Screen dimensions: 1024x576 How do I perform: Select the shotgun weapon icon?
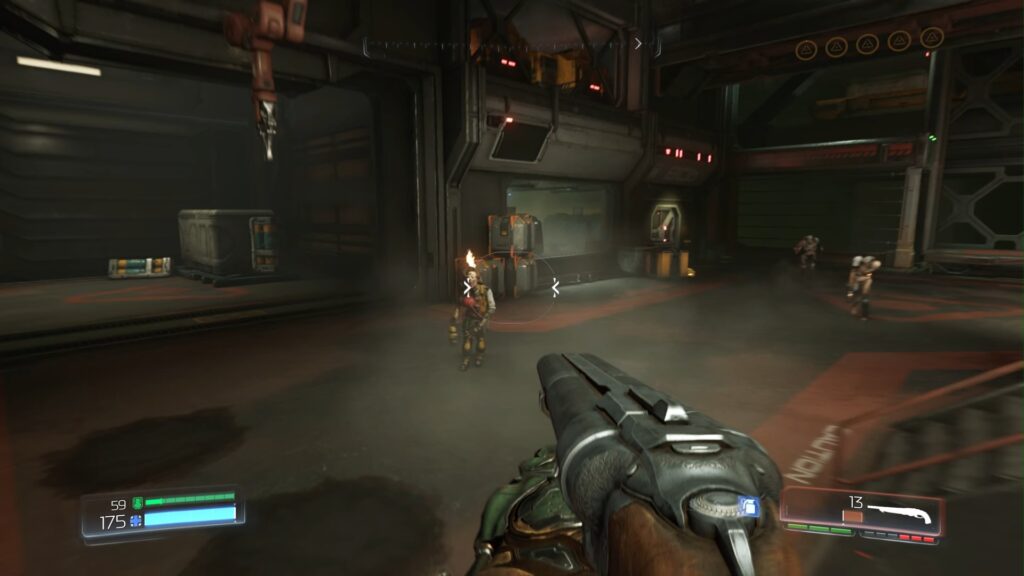coord(898,515)
